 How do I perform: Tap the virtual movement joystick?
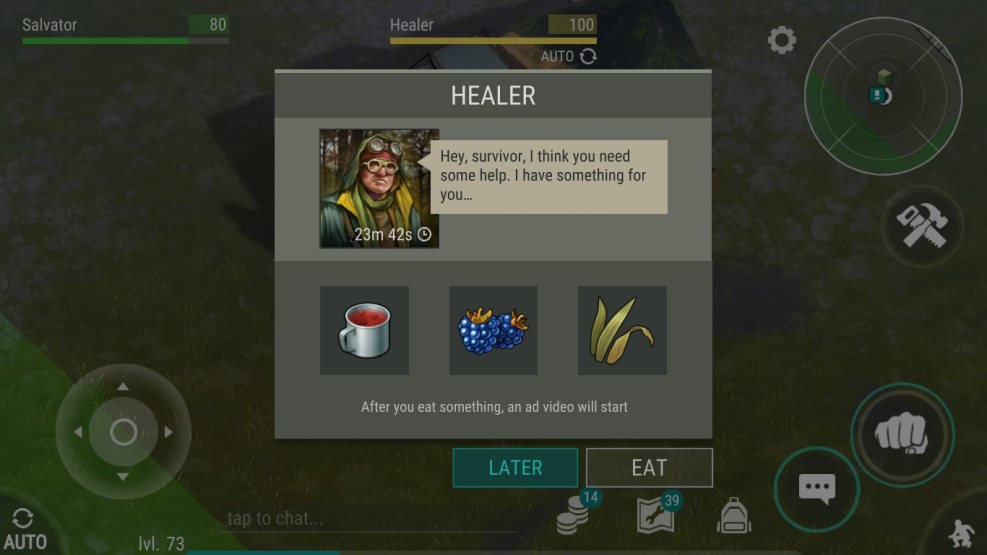click(x=123, y=432)
